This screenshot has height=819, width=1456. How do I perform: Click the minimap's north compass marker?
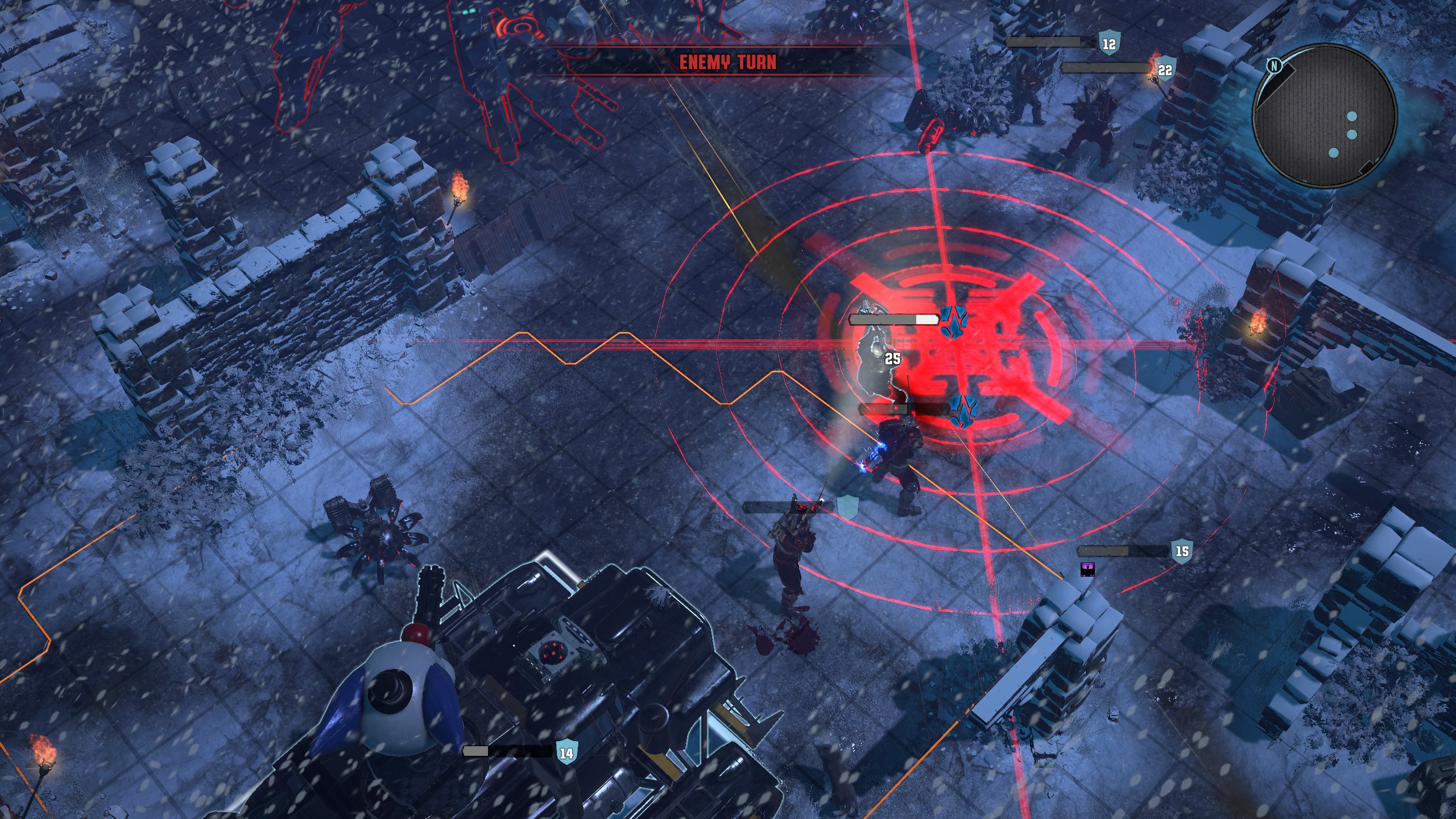1274,67
